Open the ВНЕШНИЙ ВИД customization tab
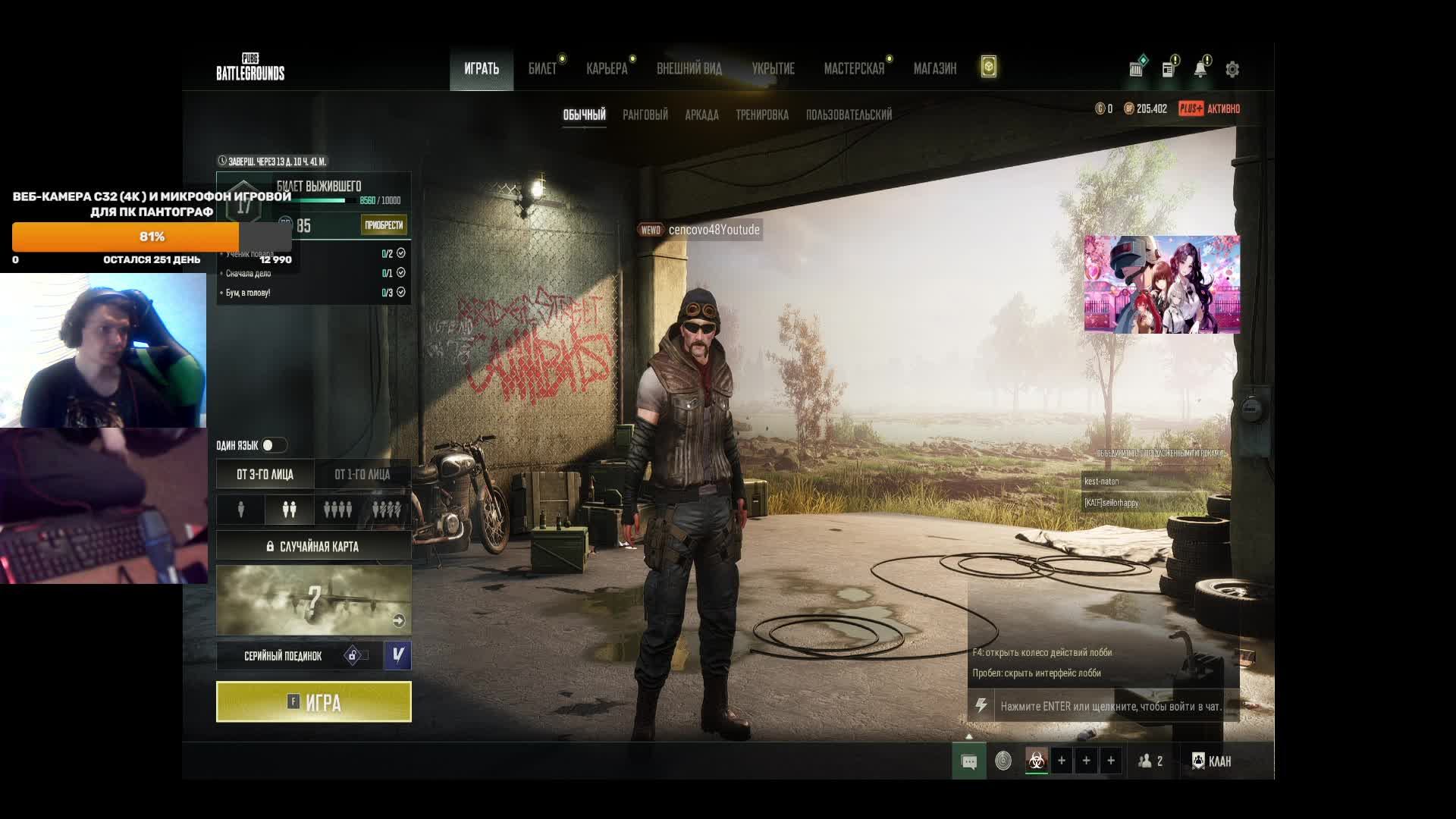The width and height of the screenshot is (1456, 819). 689,69
